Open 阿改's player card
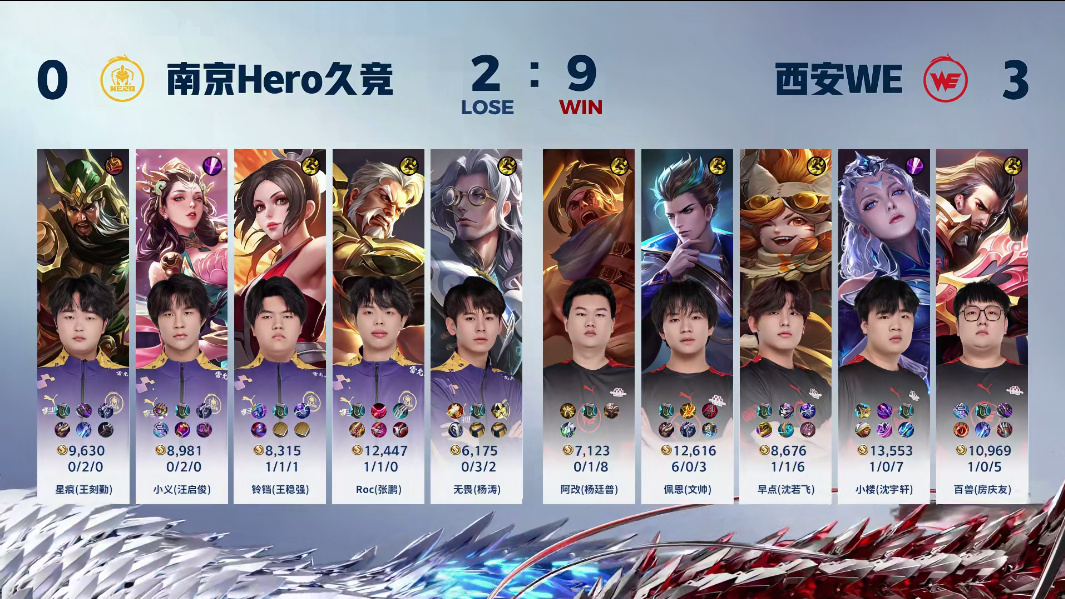Screen dimensions: 1065x599 point(589,326)
